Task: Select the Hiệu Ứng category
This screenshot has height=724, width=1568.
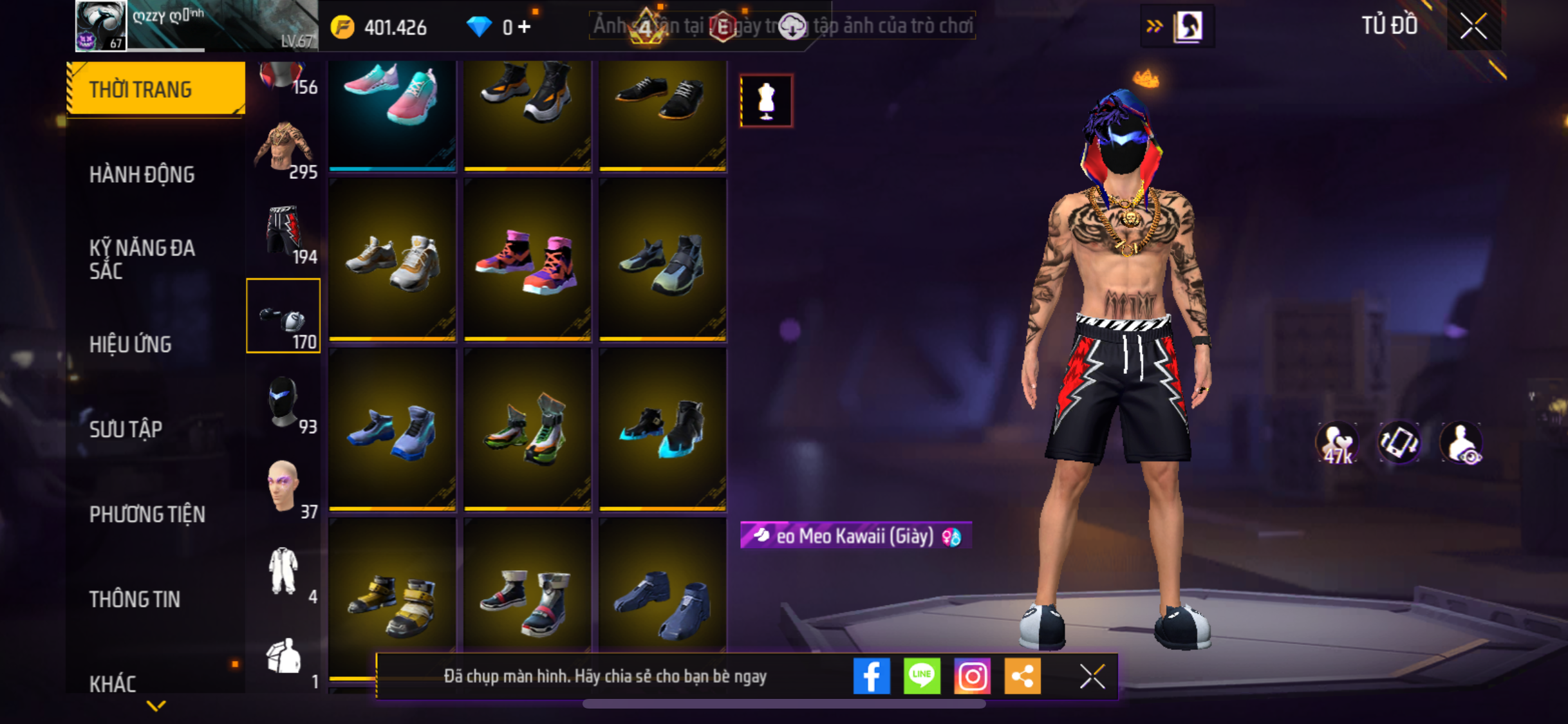Action: [x=130, y=344]
